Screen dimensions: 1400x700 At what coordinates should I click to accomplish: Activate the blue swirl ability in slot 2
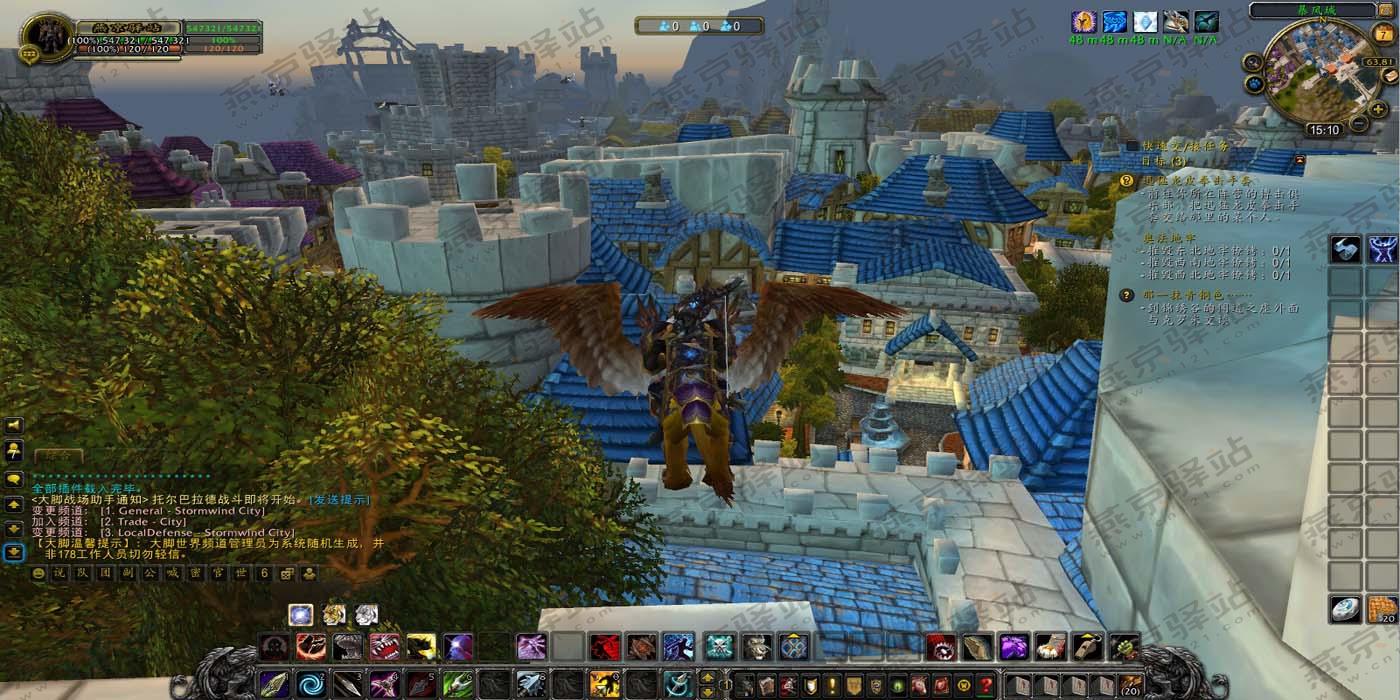click(310, 684)
